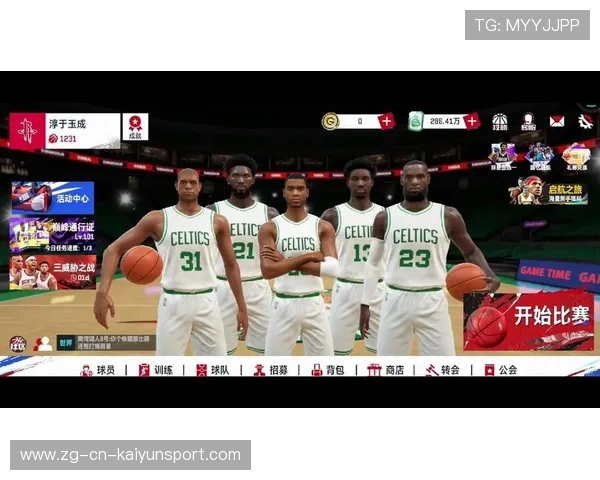Open the 三威胁之战 event banner
600x480 pixels.
point(53,272)
